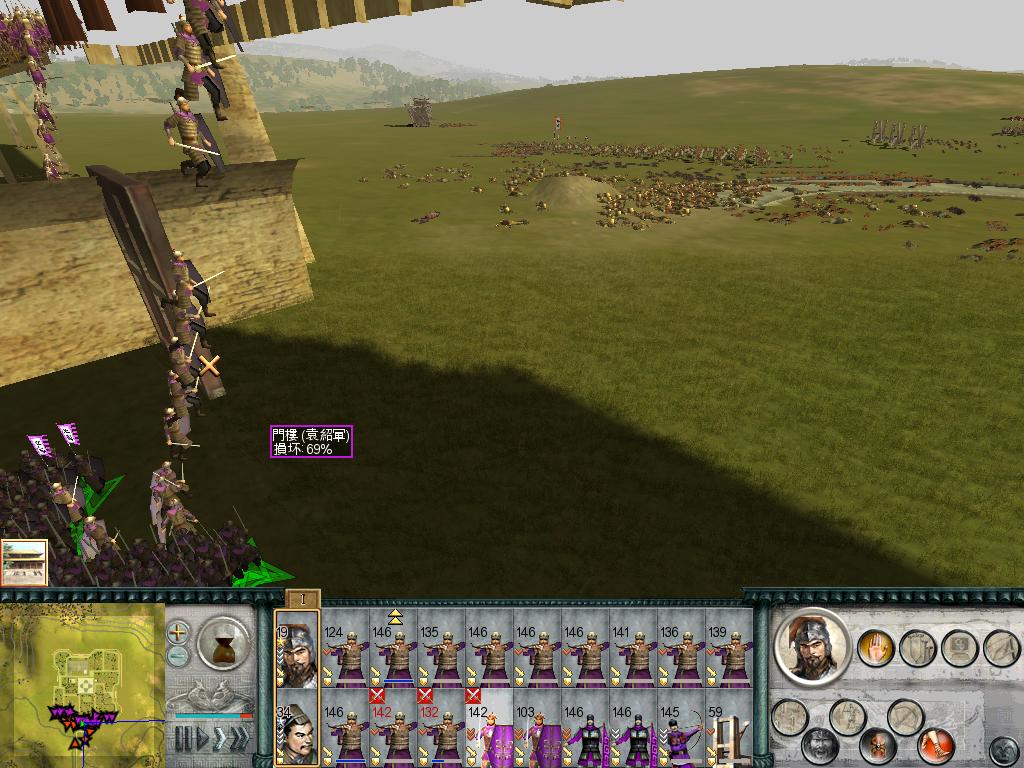
Task: Toggle the running foot movement button
Action: tap(935, 745)
